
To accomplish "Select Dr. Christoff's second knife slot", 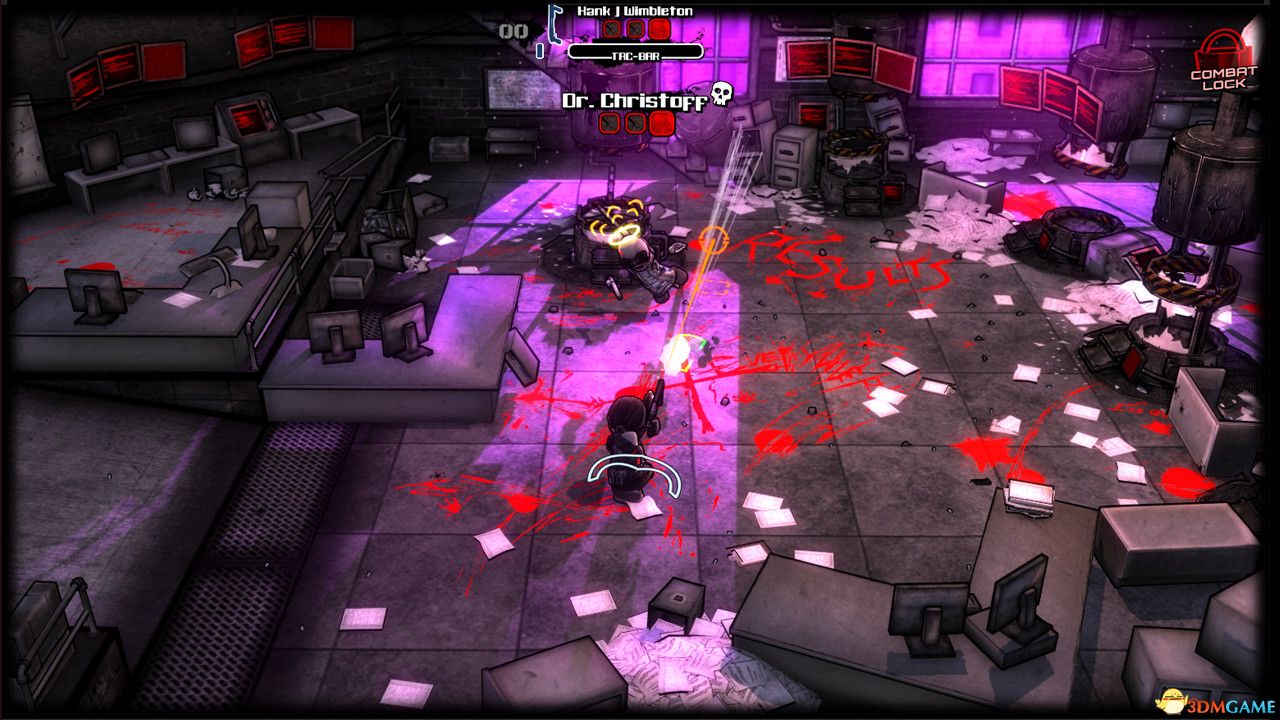I will tap(633, 123).
